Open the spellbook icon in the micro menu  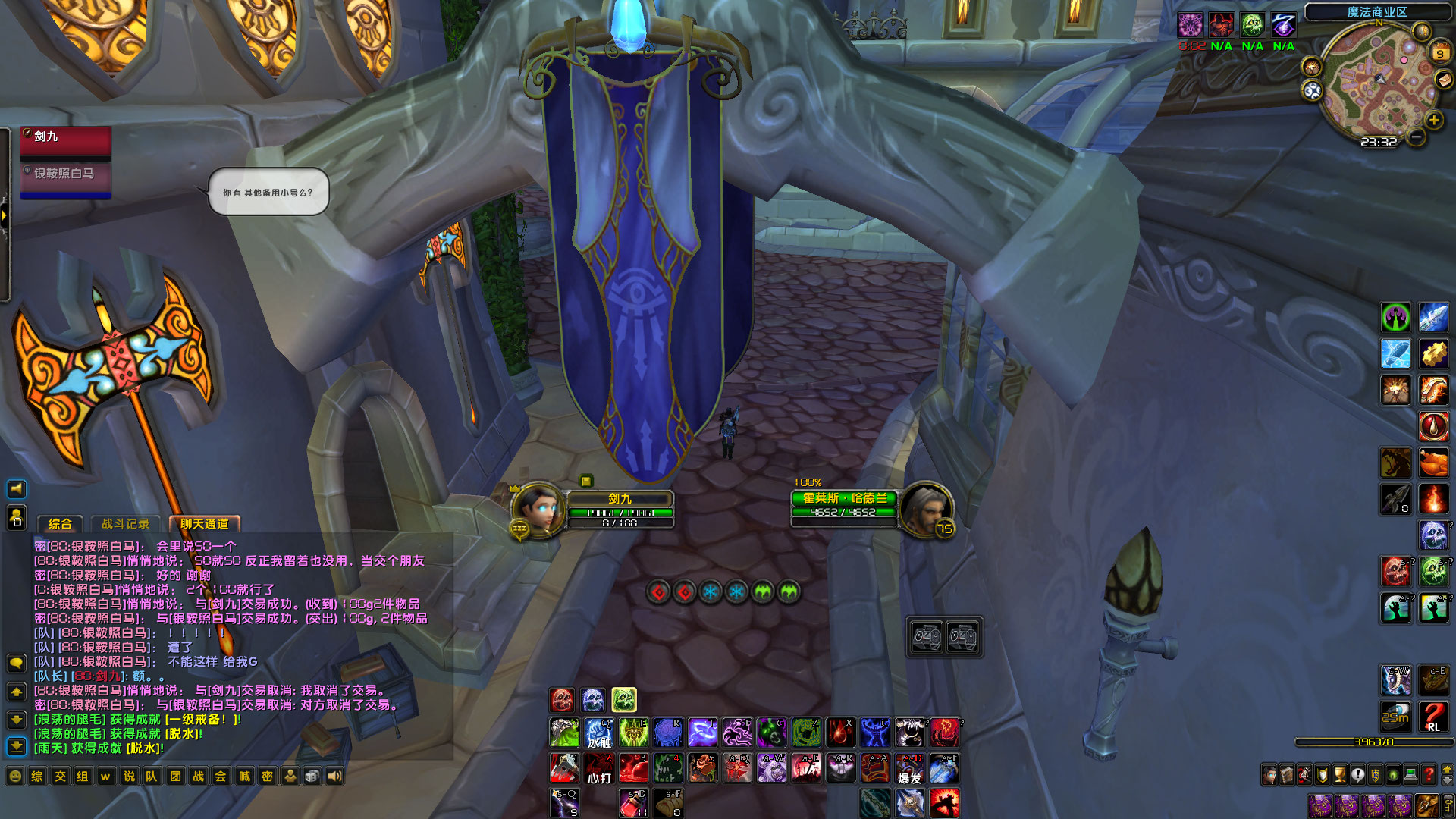pos(1286,774)
